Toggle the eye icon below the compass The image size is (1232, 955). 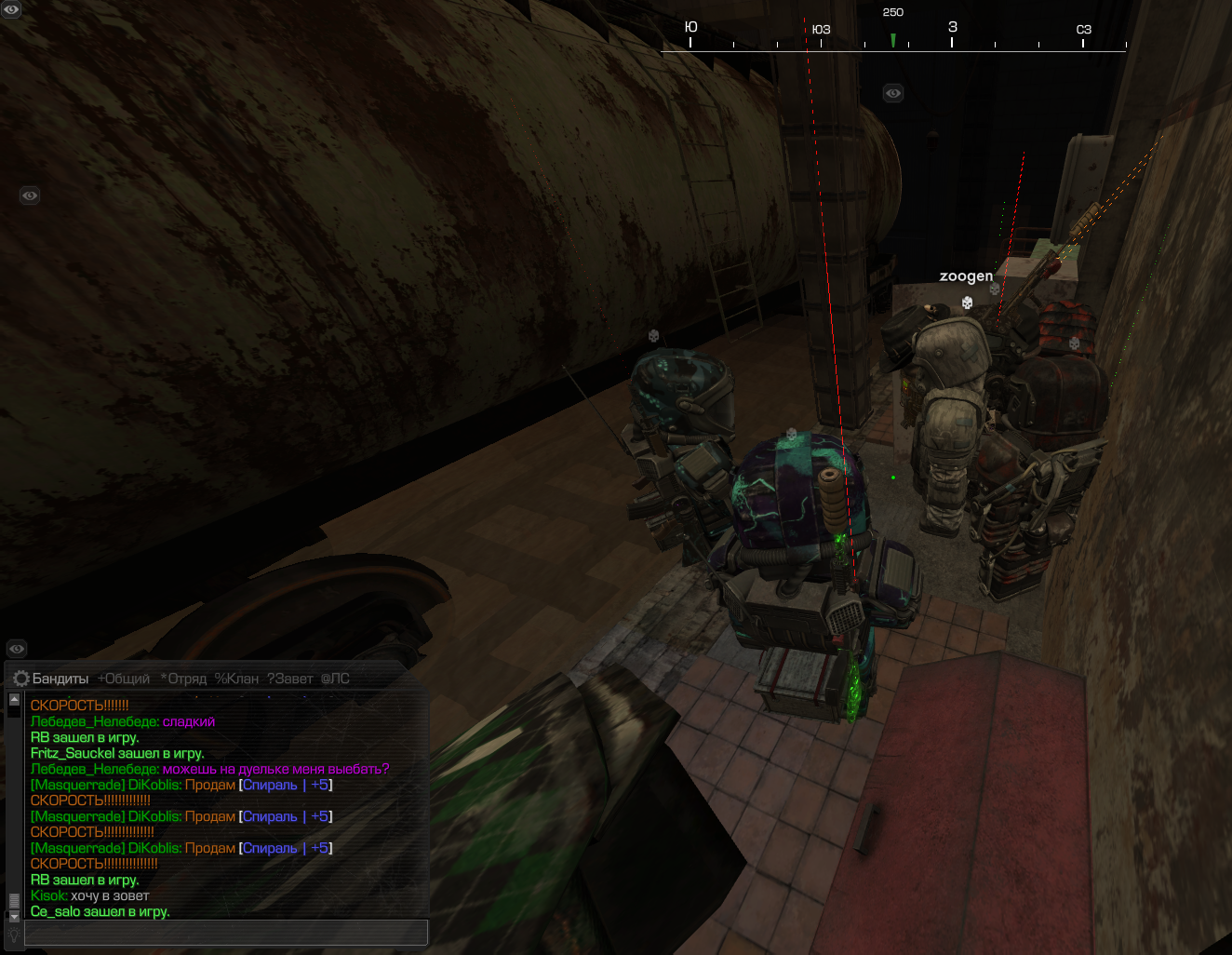coord(893,93)
